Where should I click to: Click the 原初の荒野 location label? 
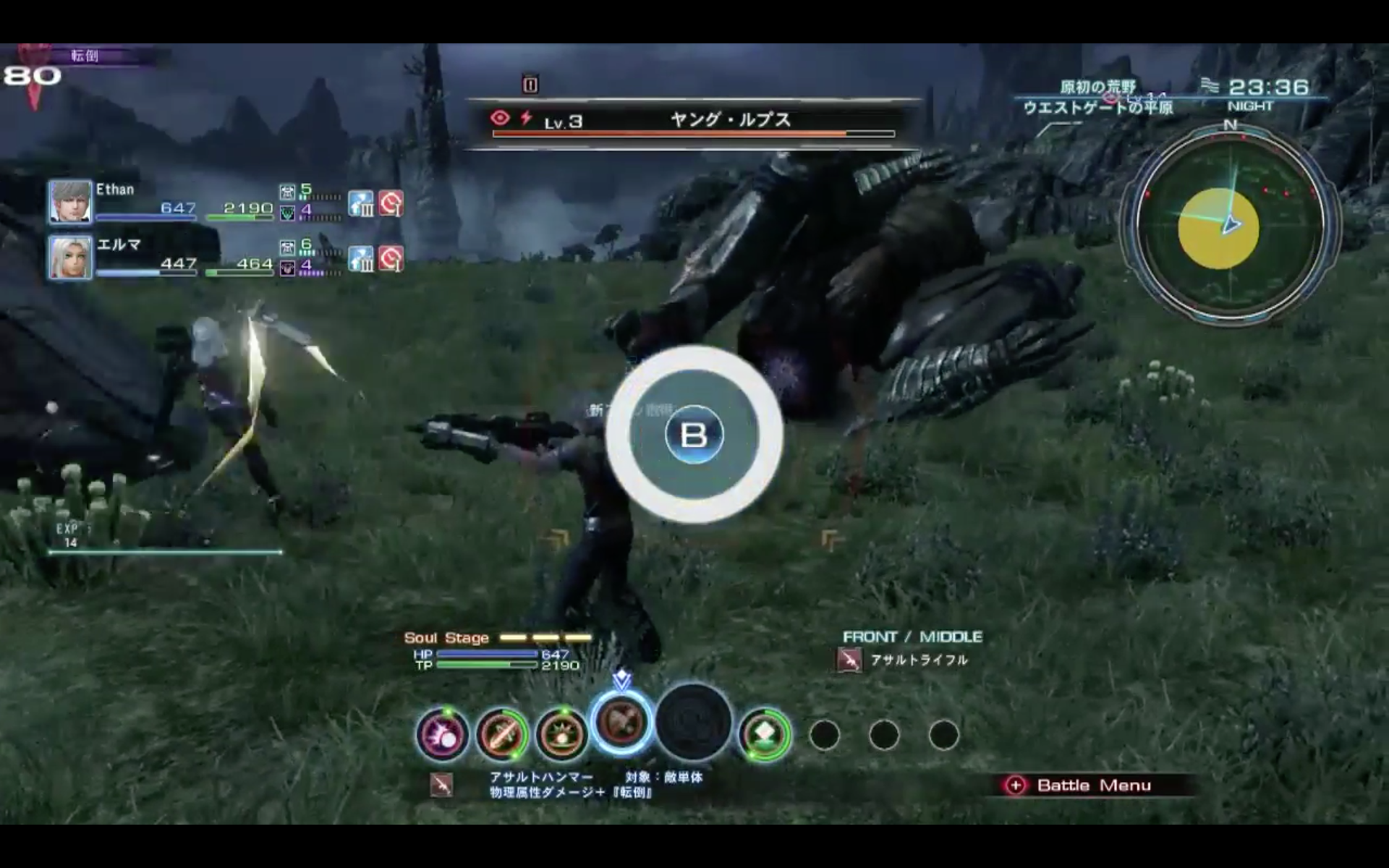[x=1097, y=88]
